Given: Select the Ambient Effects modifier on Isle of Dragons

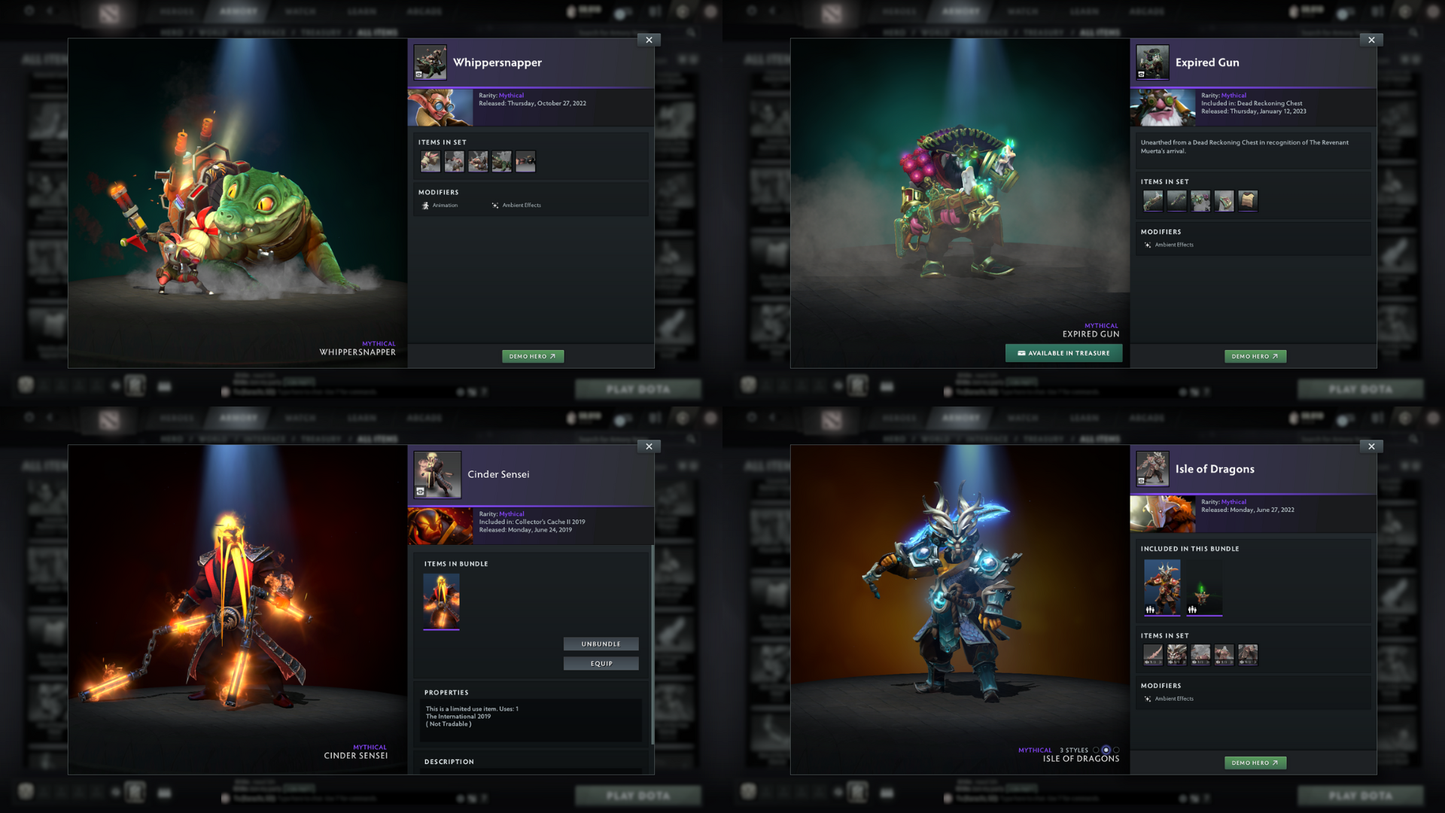Looking at the screenshot, I should coord(1148,698).
